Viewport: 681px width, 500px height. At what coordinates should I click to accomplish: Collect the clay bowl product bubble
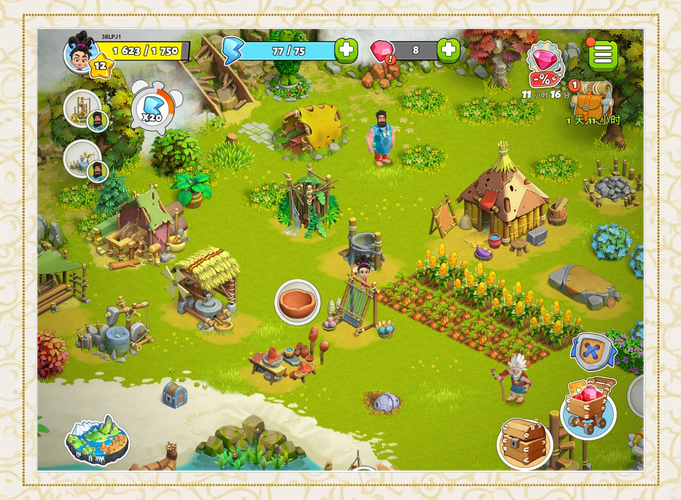pos(298,301)
